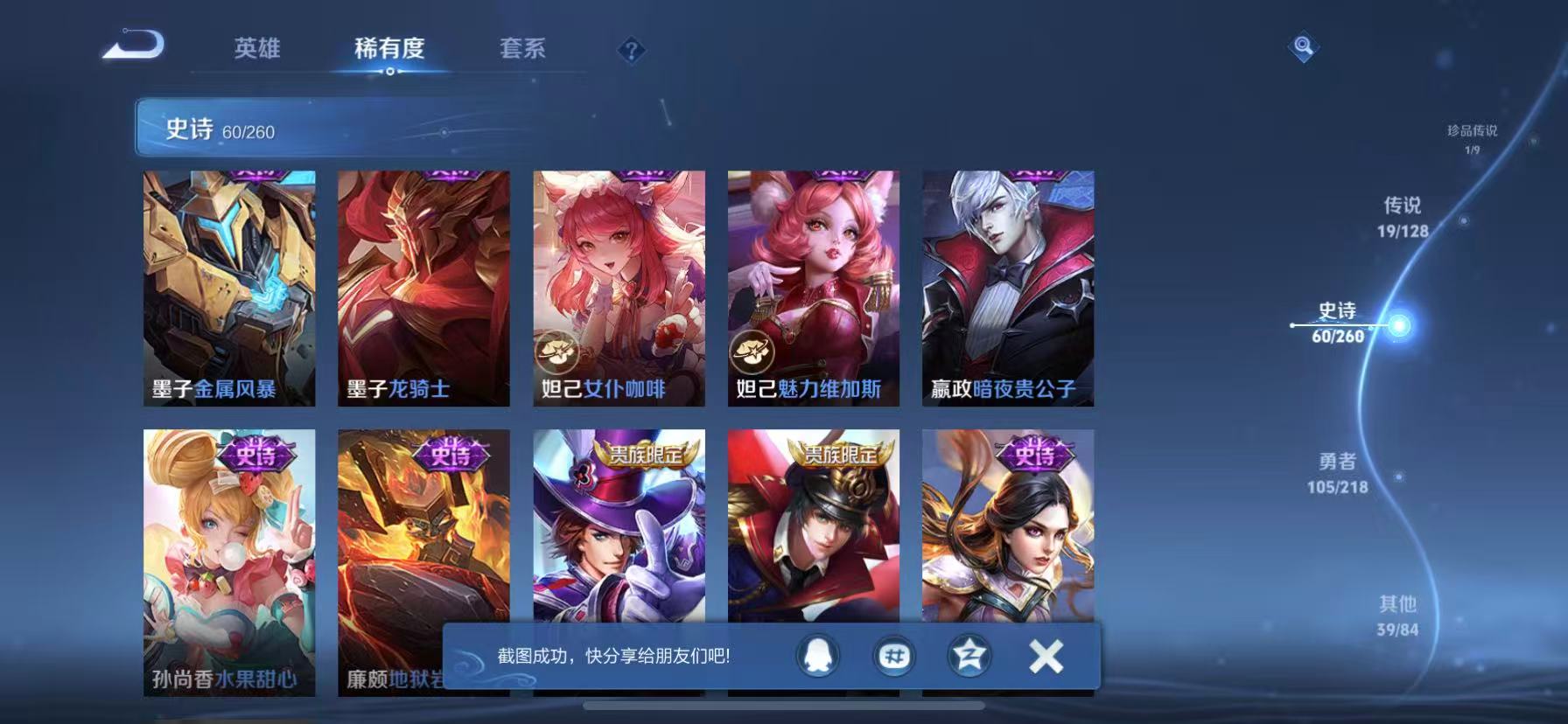Open the help question mark icon

pyautogui.click(x=632, y=50)
